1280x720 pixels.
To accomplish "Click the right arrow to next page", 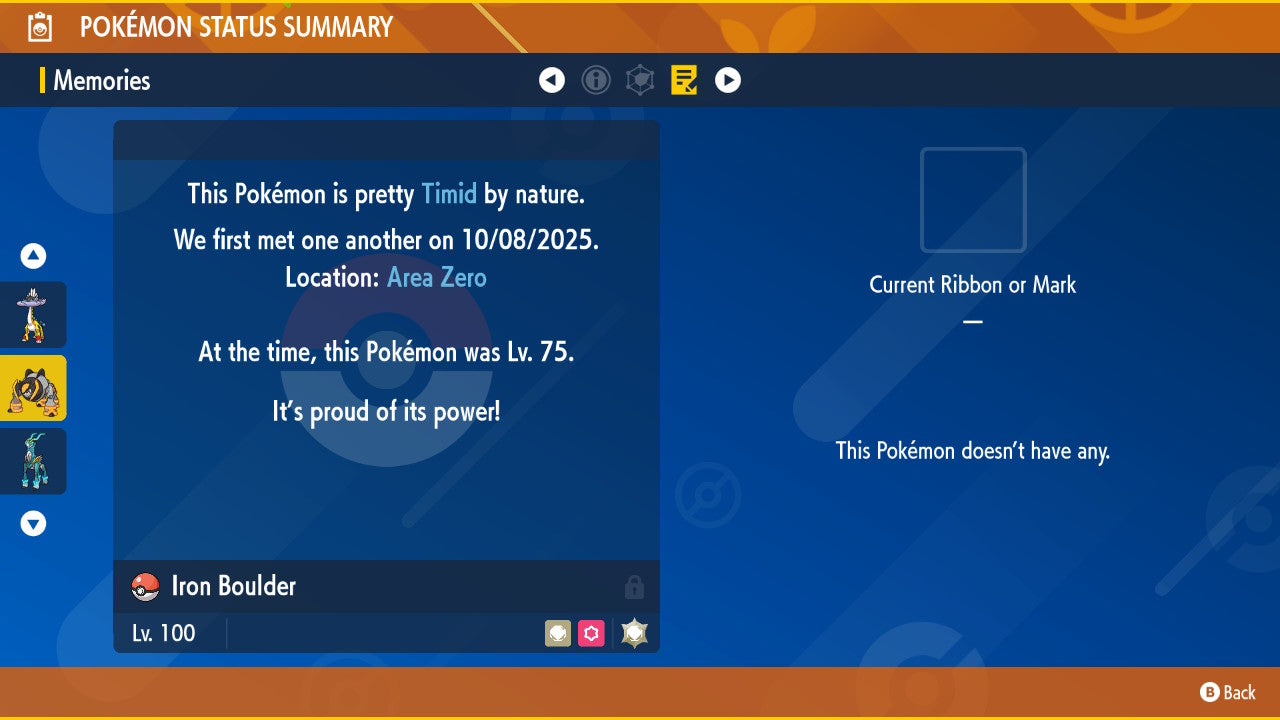I will pos(728,80).
